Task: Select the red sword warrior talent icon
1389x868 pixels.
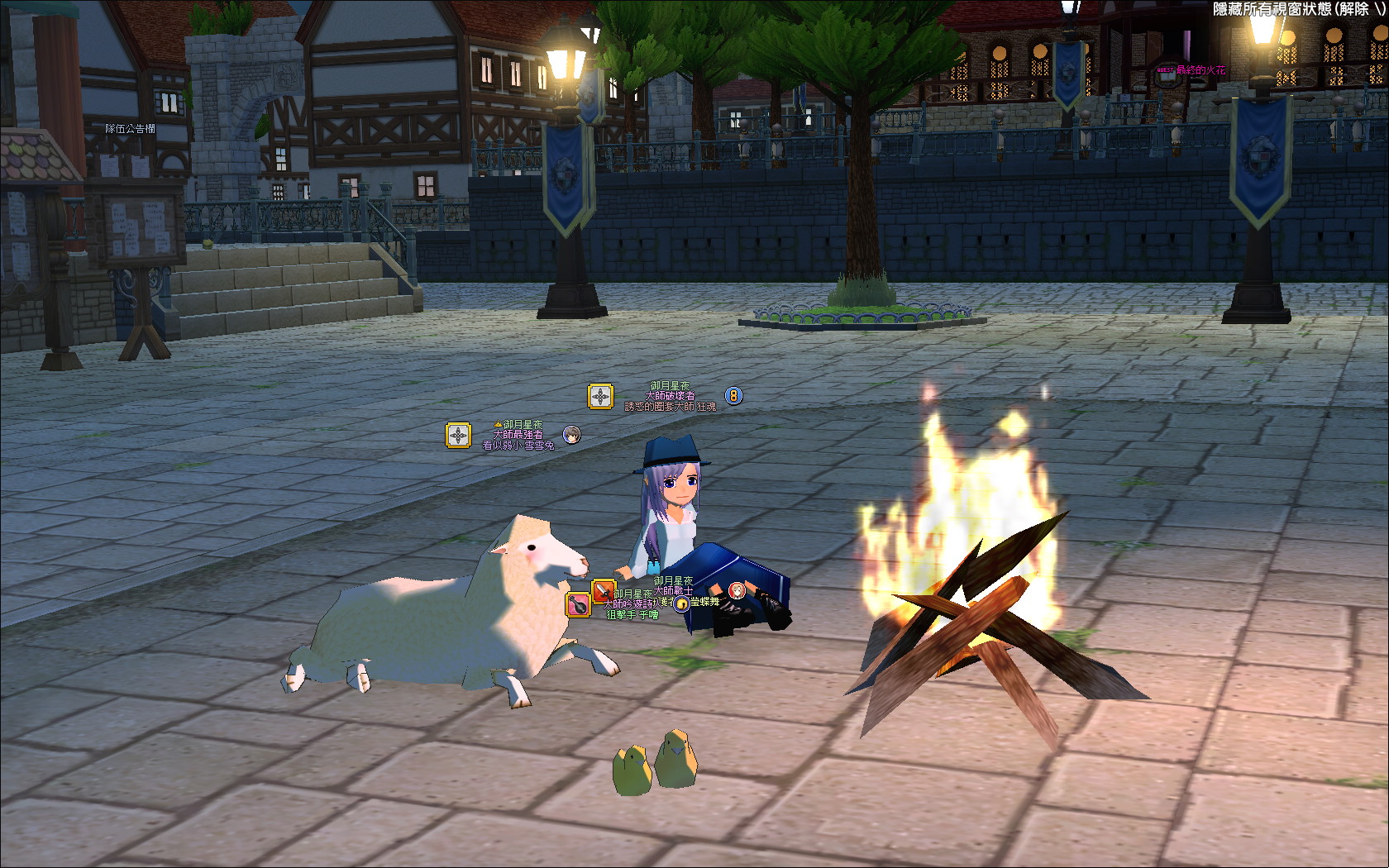Action: click(x=604, y=591)
